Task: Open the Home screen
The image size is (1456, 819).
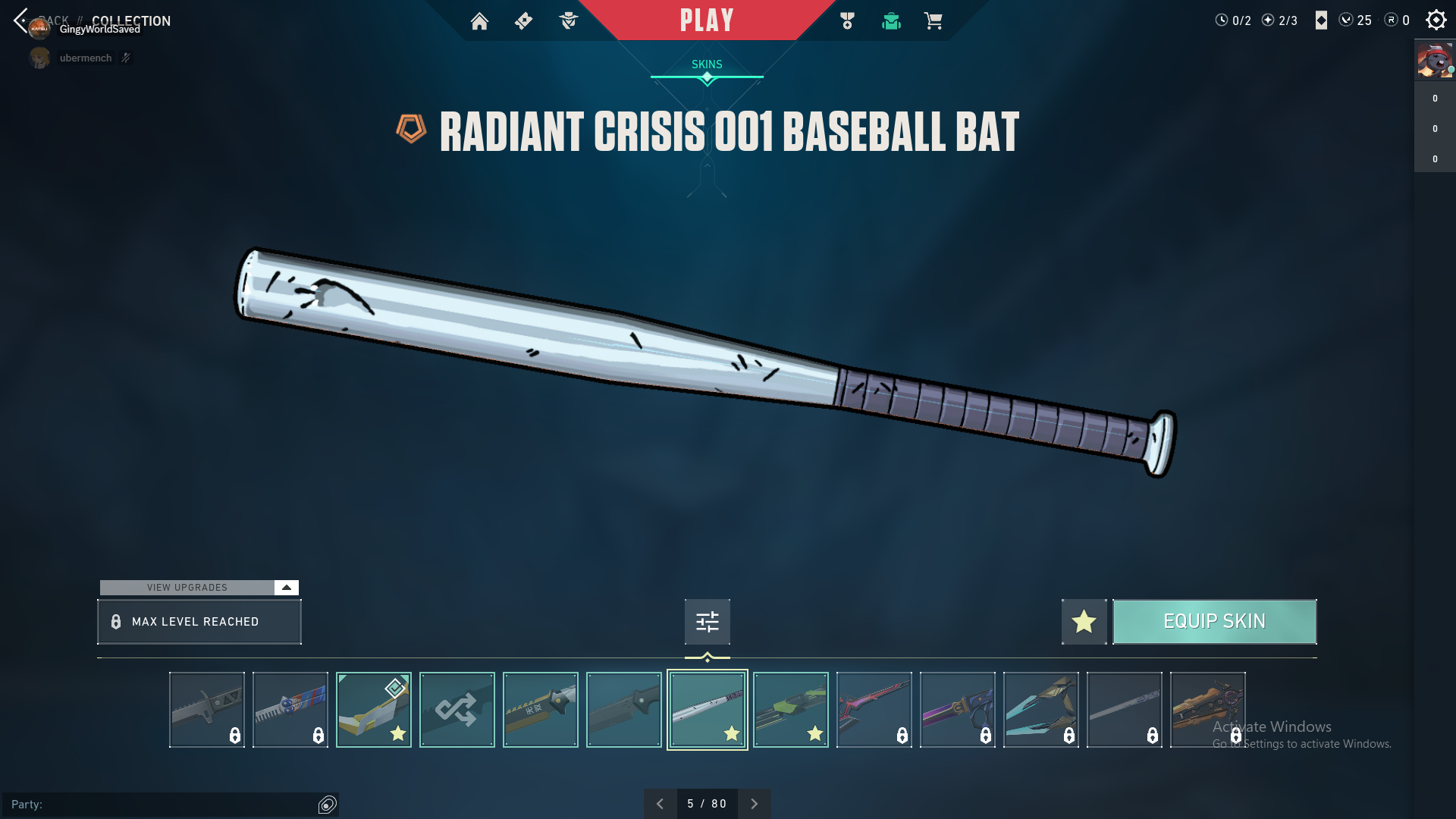Action: tap(479, 21)
